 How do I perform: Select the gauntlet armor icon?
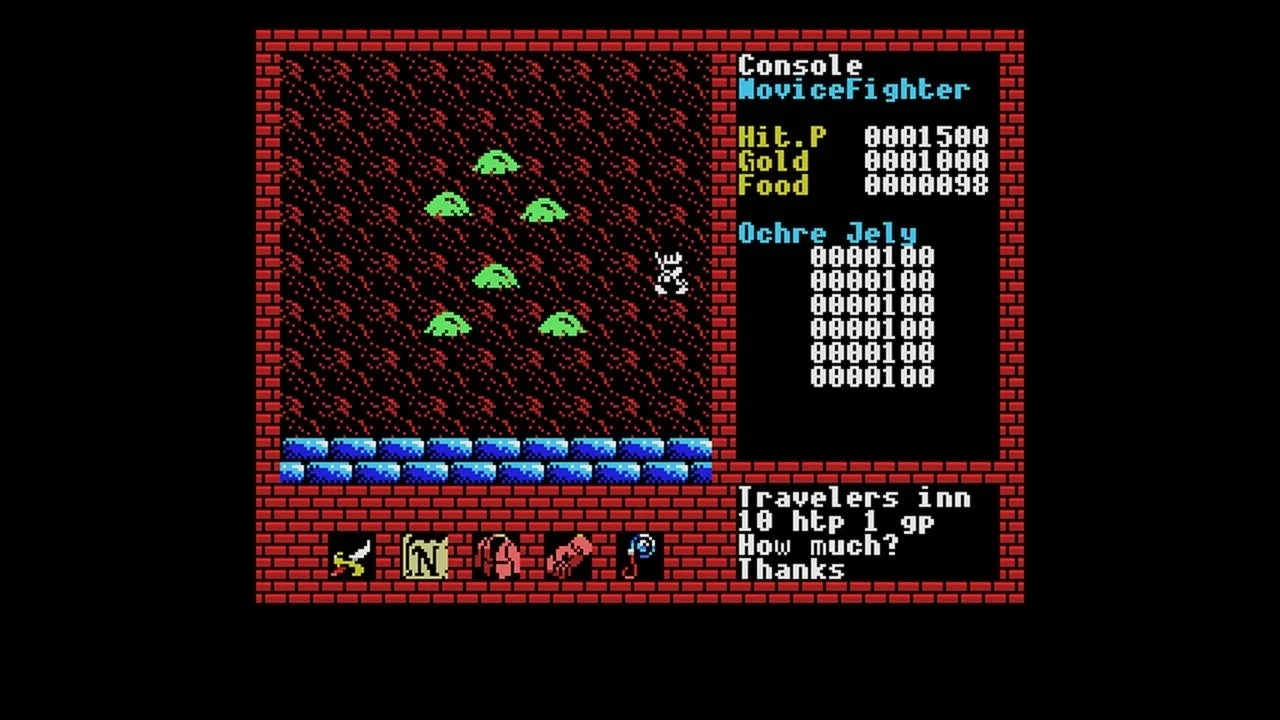(567, 554)
